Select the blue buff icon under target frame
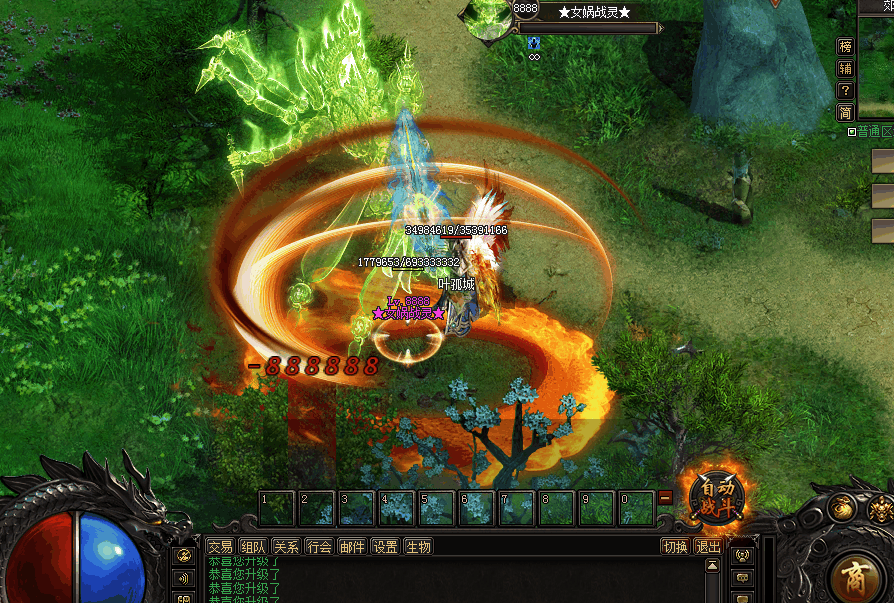The image size is (894, 603). (x=534, y=44)
